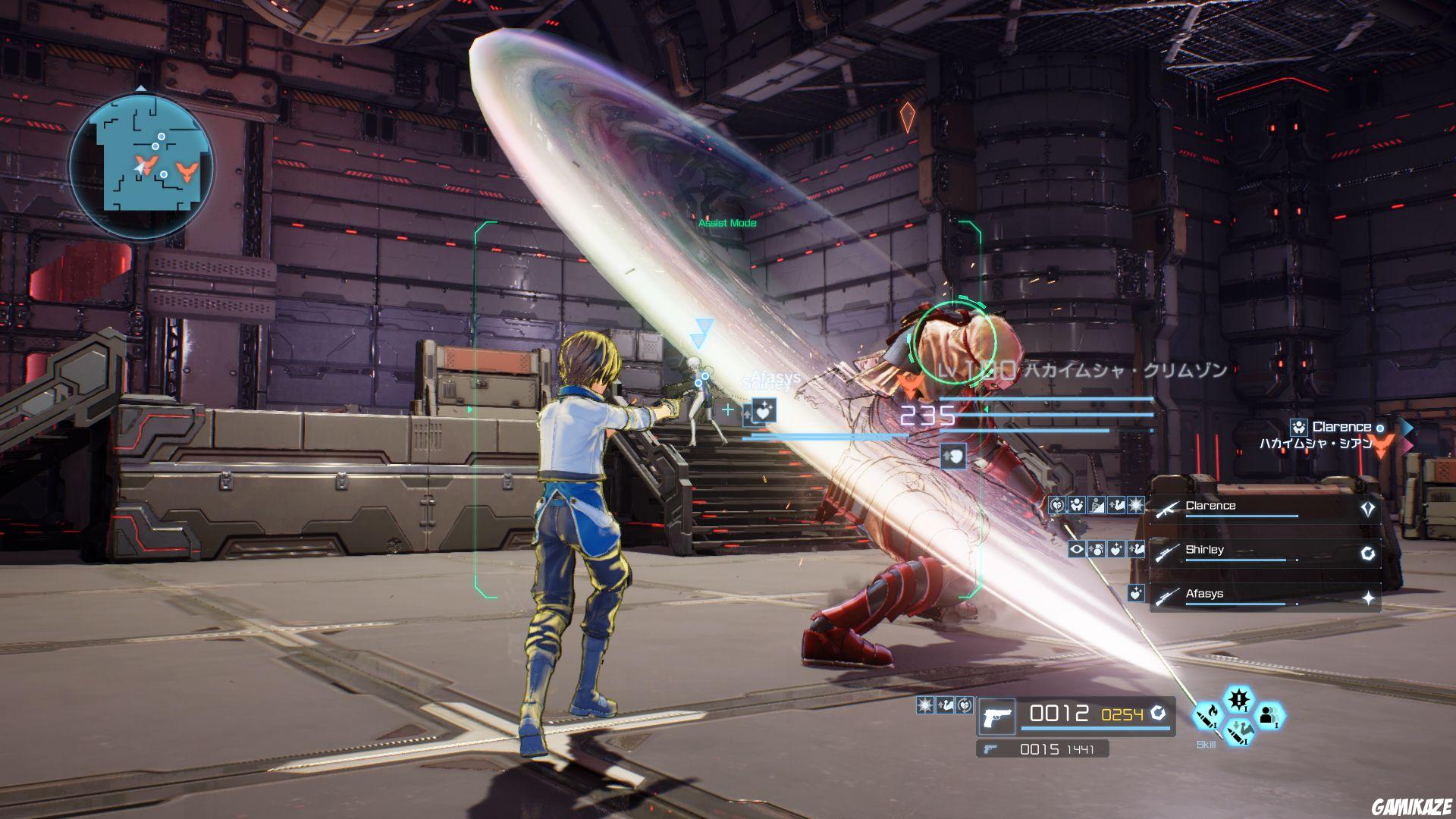Click the Assist Mode label above the character
This screenshot has width=1456, height=819.
726,224
